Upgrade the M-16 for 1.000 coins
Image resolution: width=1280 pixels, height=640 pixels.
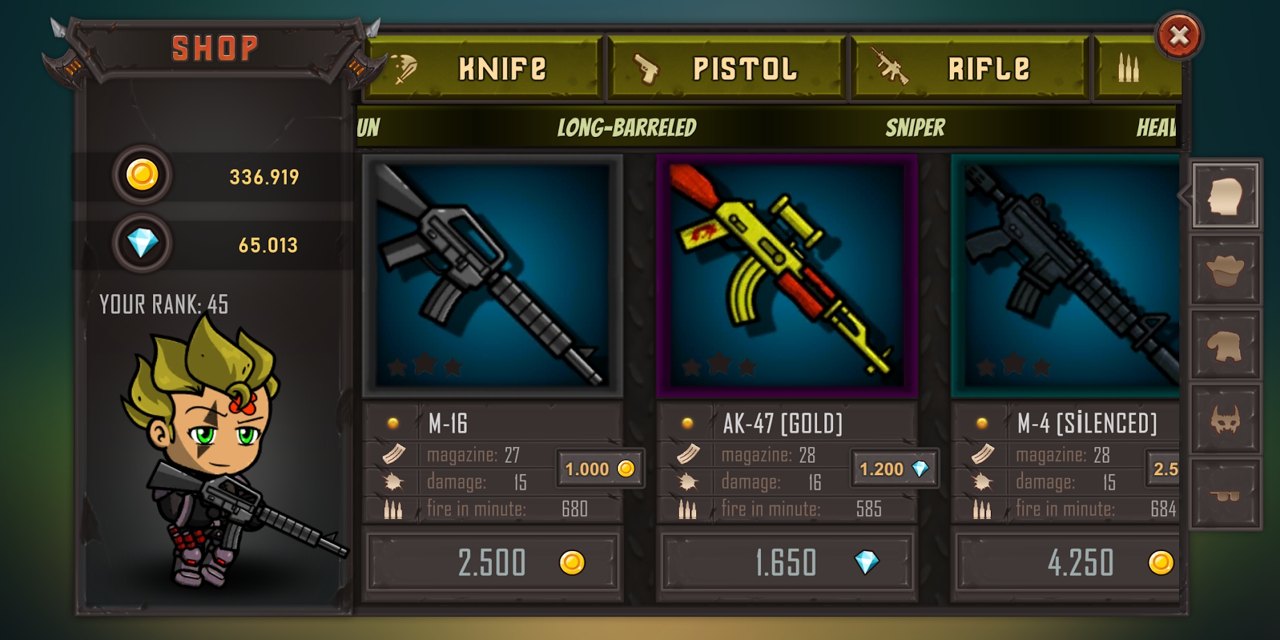(x=600, y=468)
